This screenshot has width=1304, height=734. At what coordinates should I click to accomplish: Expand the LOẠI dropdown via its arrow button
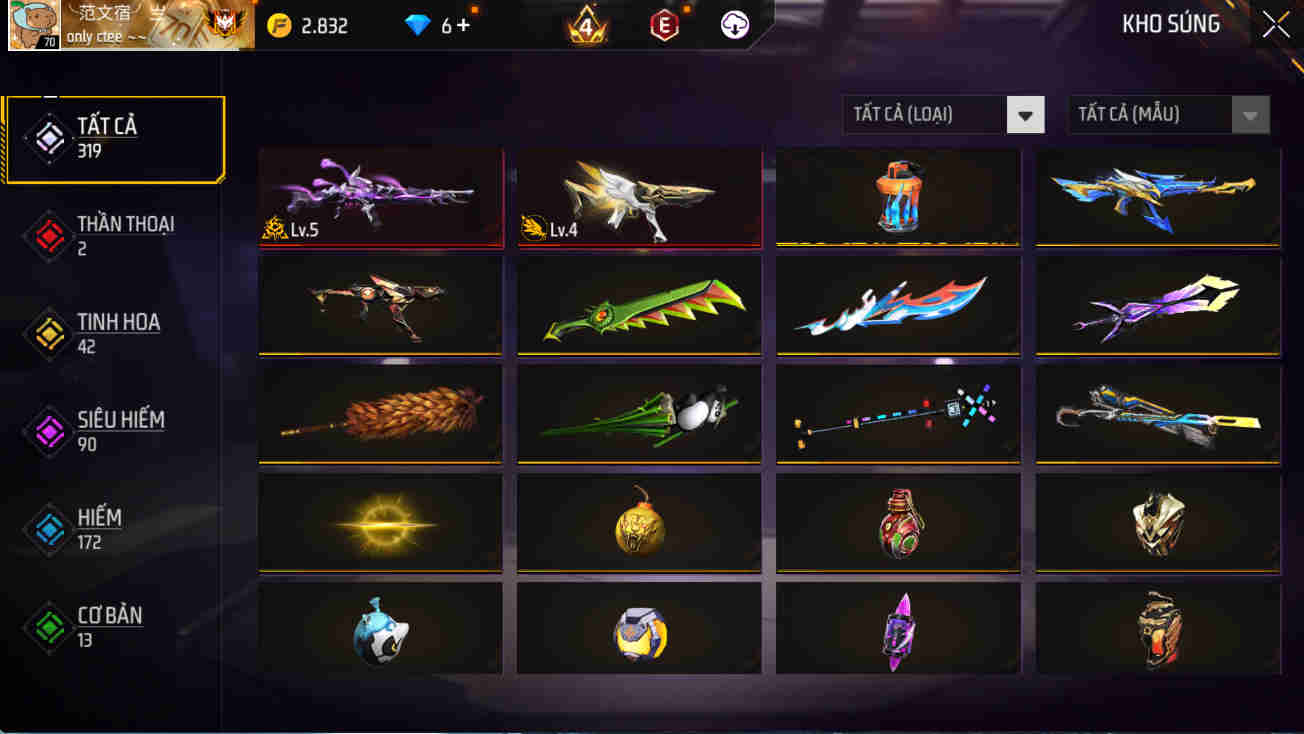1025,115
